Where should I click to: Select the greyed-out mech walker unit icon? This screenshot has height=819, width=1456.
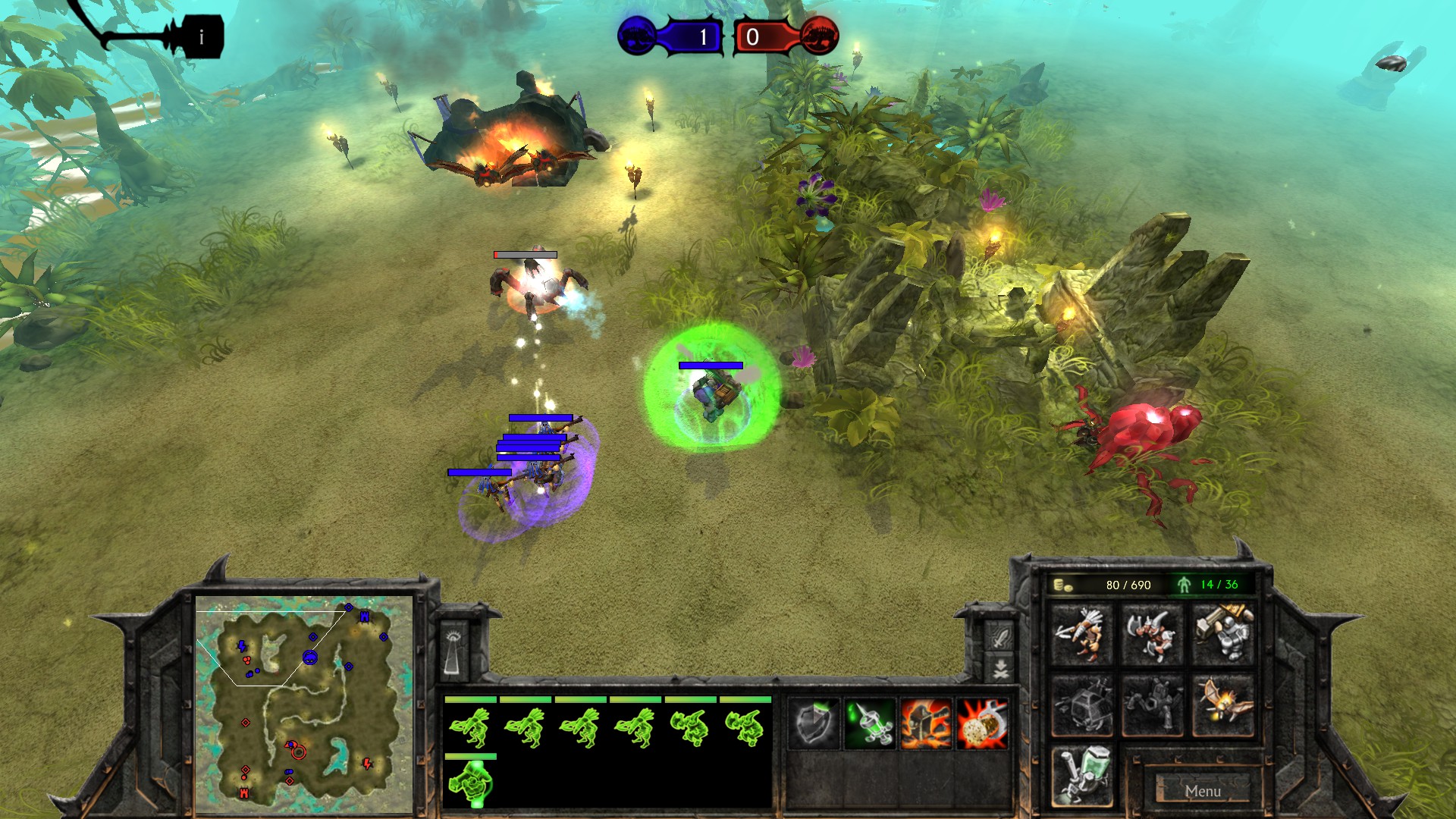(x=1152, y=705)
